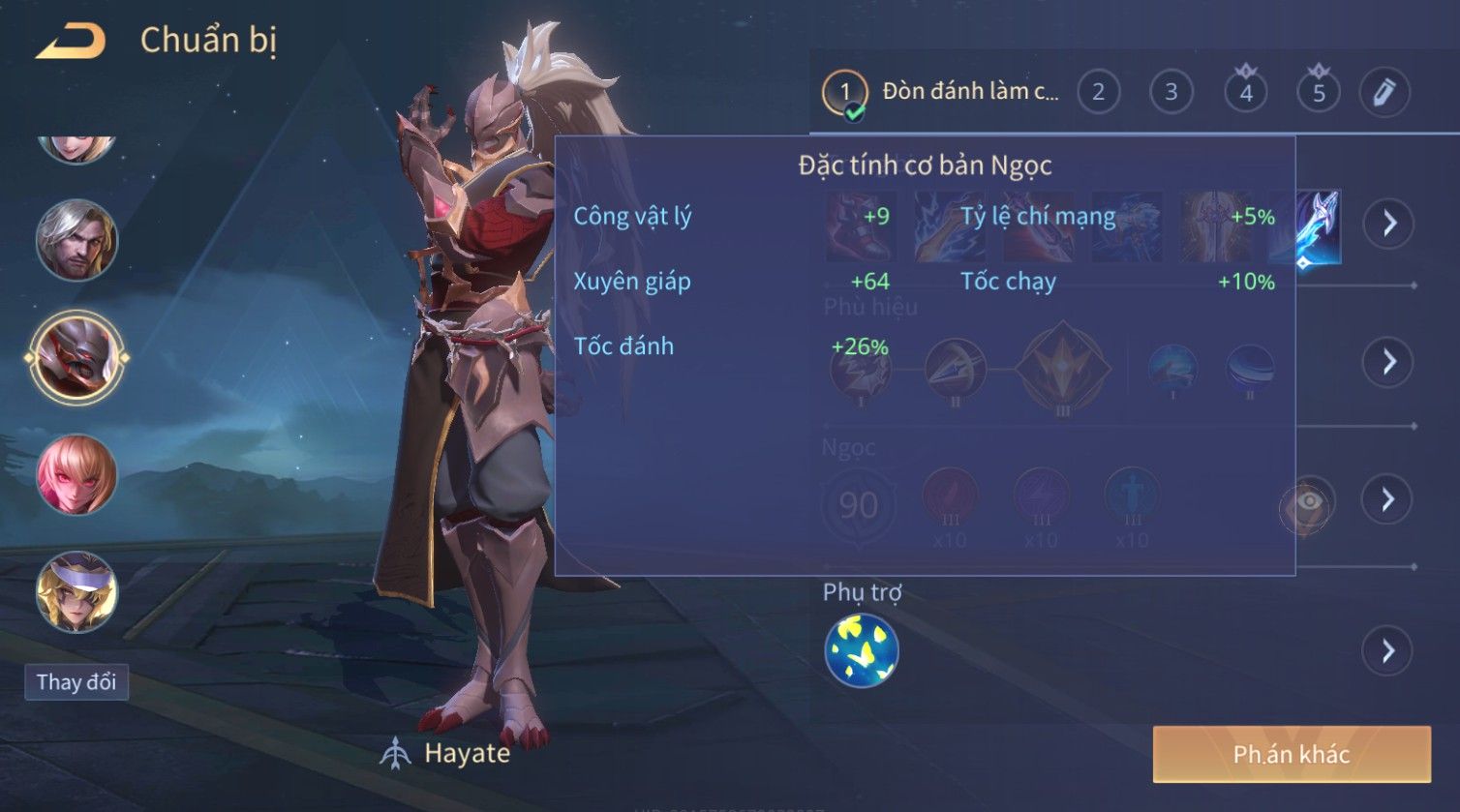Open the Phụ trợ selection arrow

pos(1387,650)
